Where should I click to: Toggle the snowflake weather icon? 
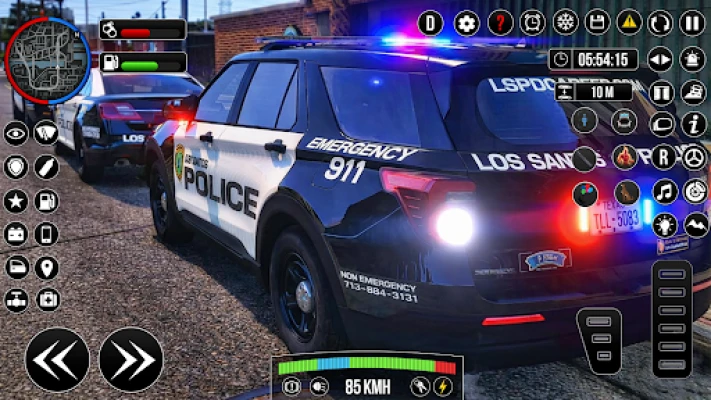click(566, 23)
